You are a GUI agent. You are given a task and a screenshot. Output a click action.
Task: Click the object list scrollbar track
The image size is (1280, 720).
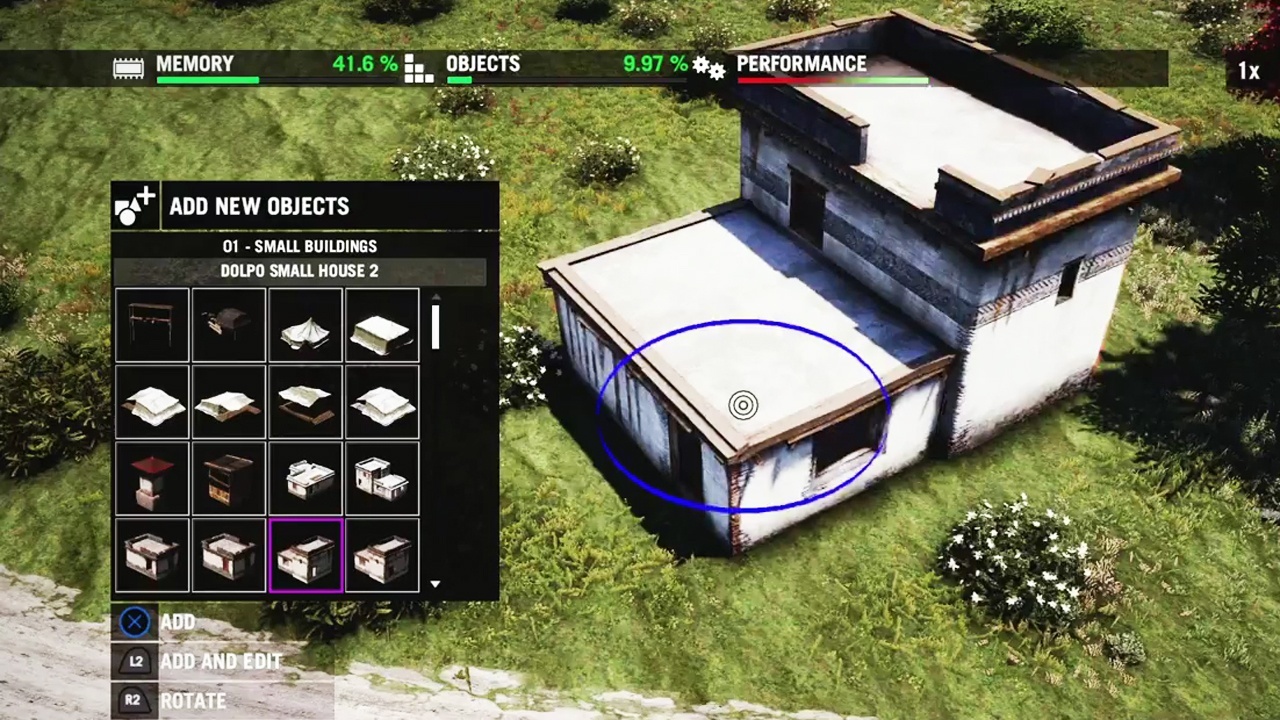click(435, 440)
